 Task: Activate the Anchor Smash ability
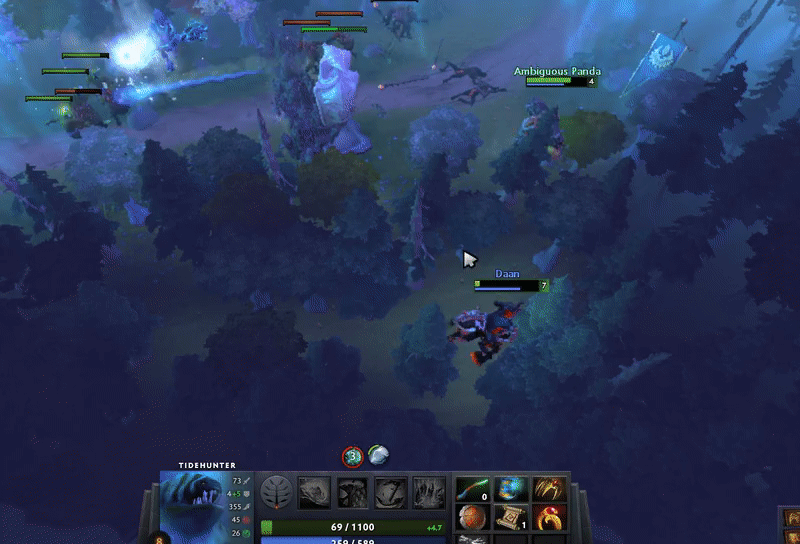coord(390,492)
